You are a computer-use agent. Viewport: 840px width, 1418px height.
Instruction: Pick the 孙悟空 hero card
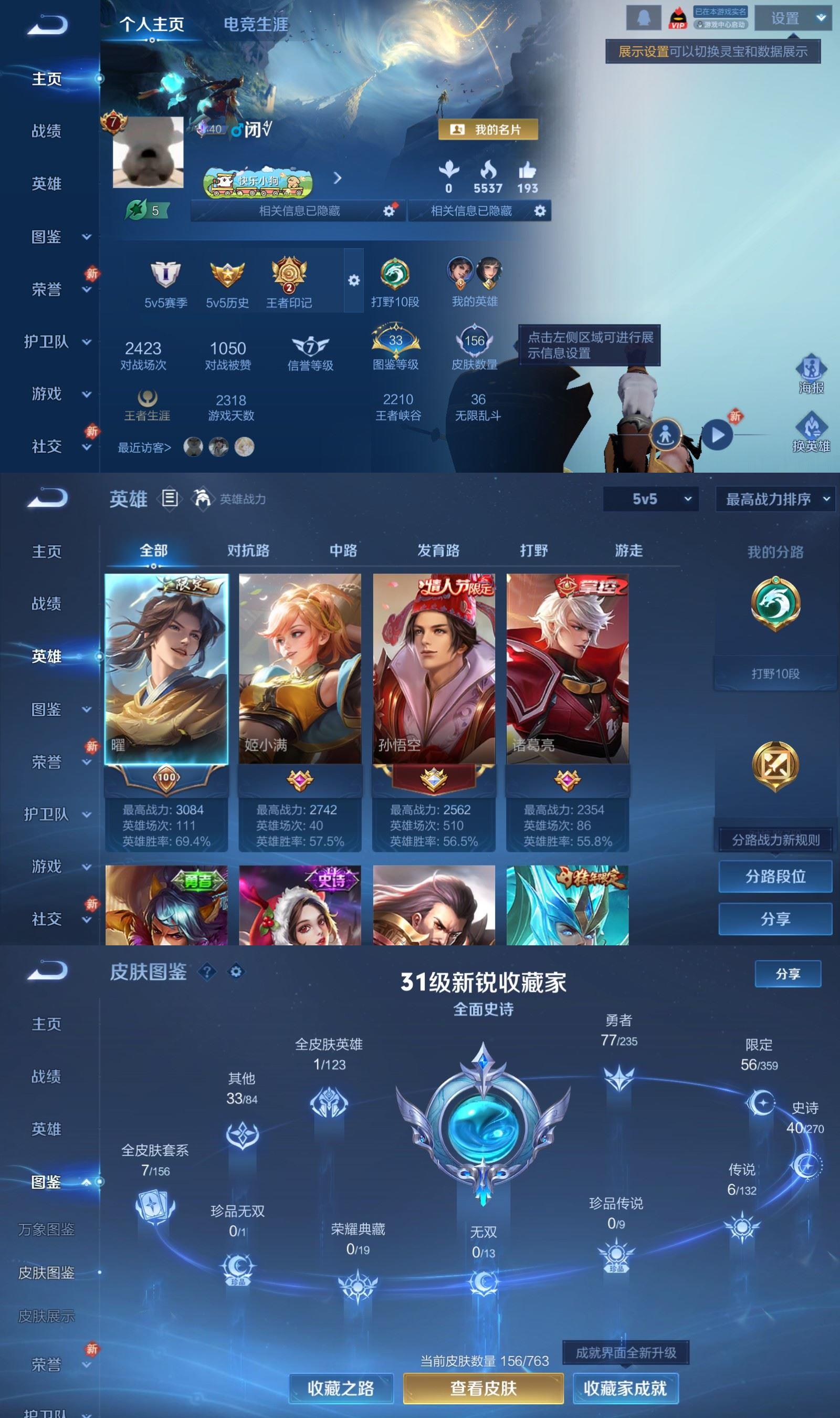coord(434,669)
